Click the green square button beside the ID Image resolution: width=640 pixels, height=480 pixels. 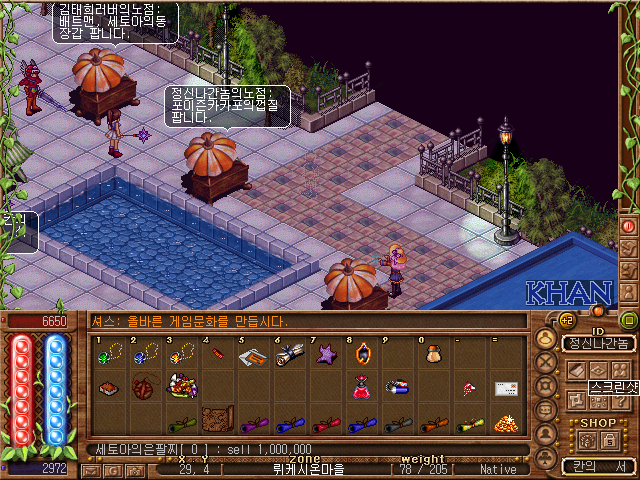click(x=629, y=320)
